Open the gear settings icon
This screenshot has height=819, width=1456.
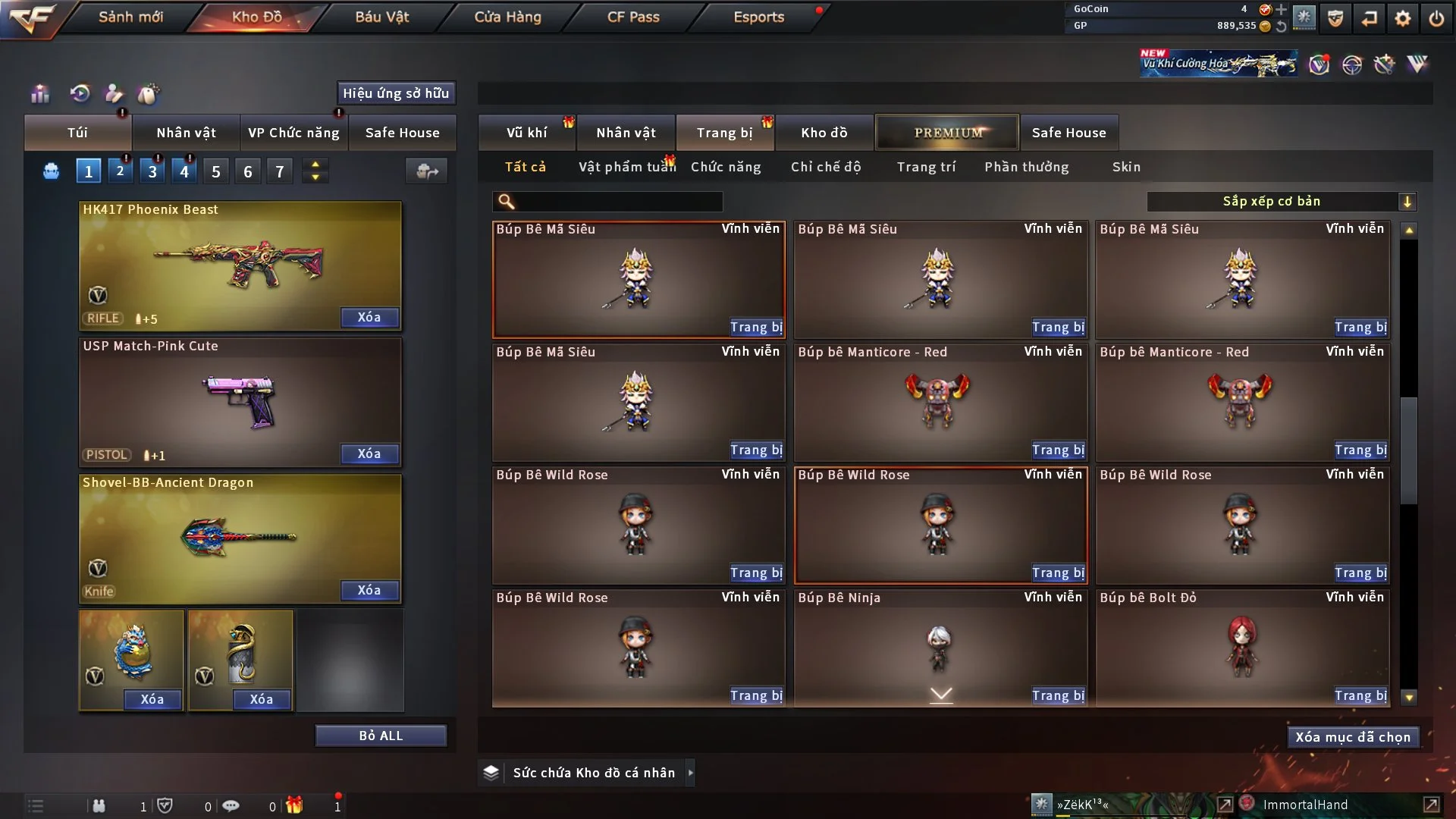pos(1403,18)
